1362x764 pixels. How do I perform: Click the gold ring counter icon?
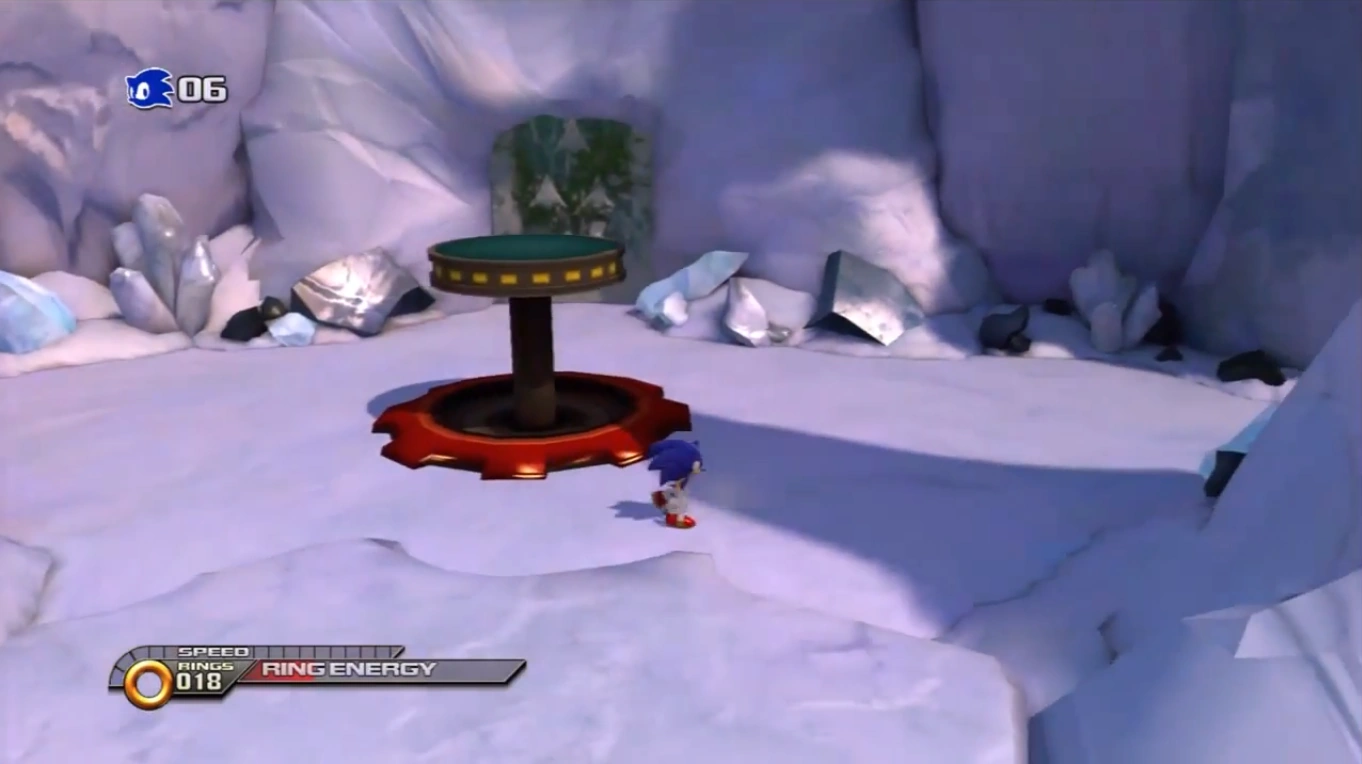tap(148, 683)
